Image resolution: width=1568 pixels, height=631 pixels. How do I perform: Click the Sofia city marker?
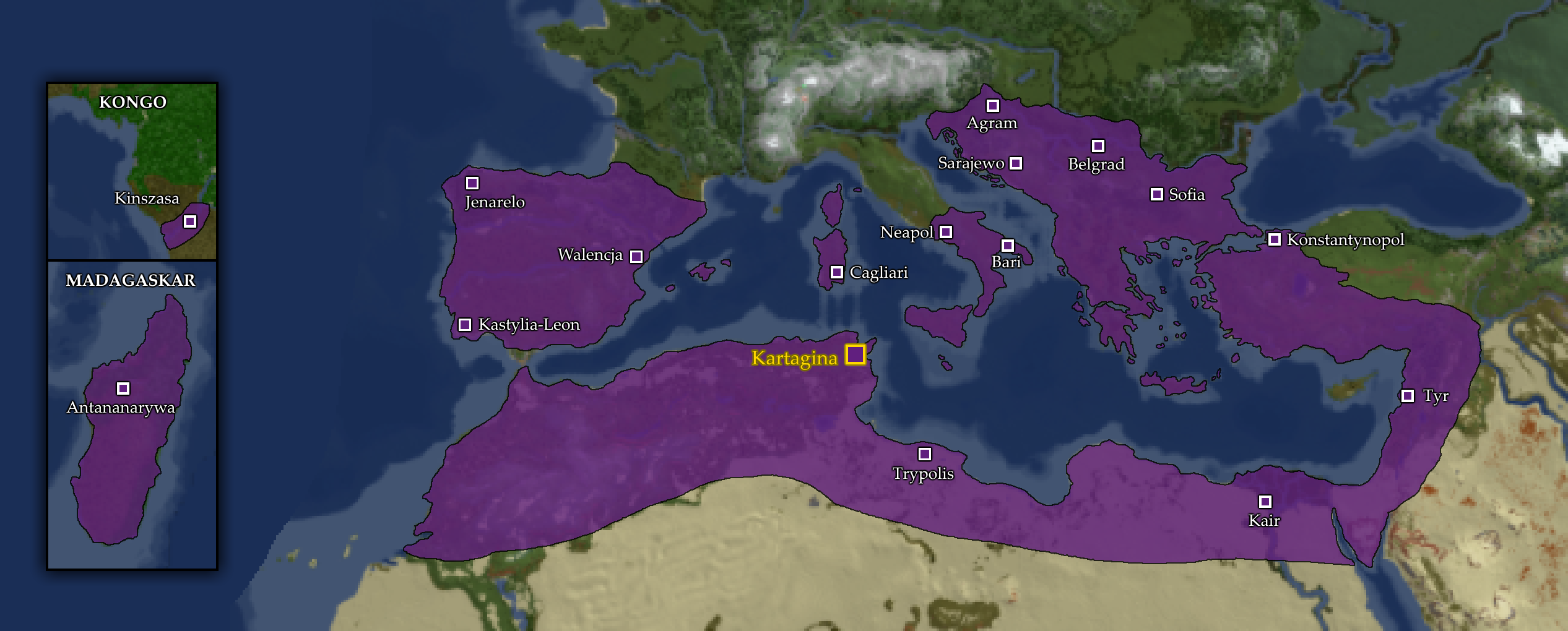click(1156, 194)
